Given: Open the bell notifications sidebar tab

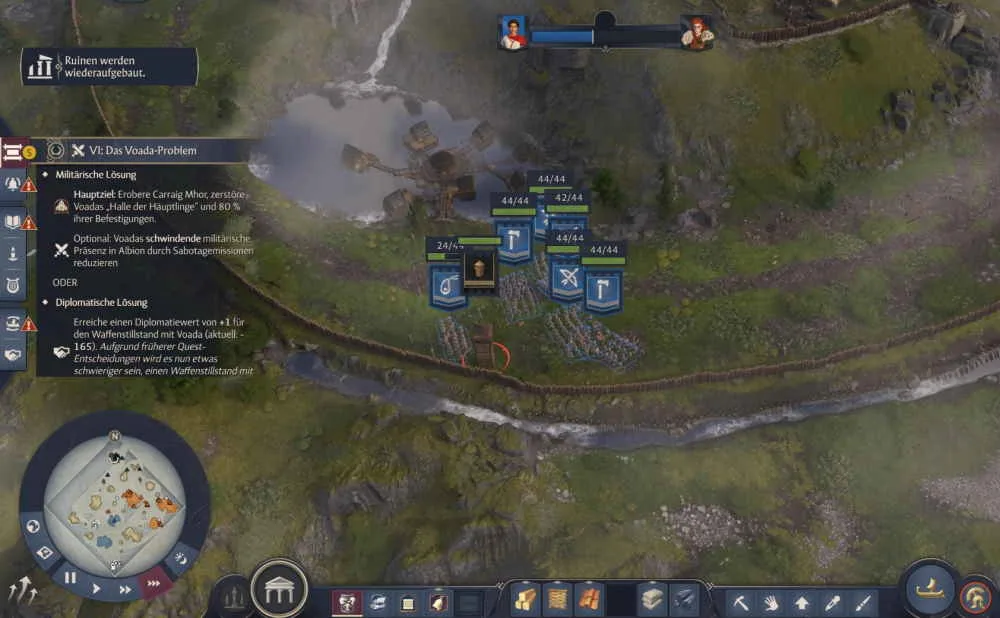Looking at the screenshot, I should (x=14, y=184).
